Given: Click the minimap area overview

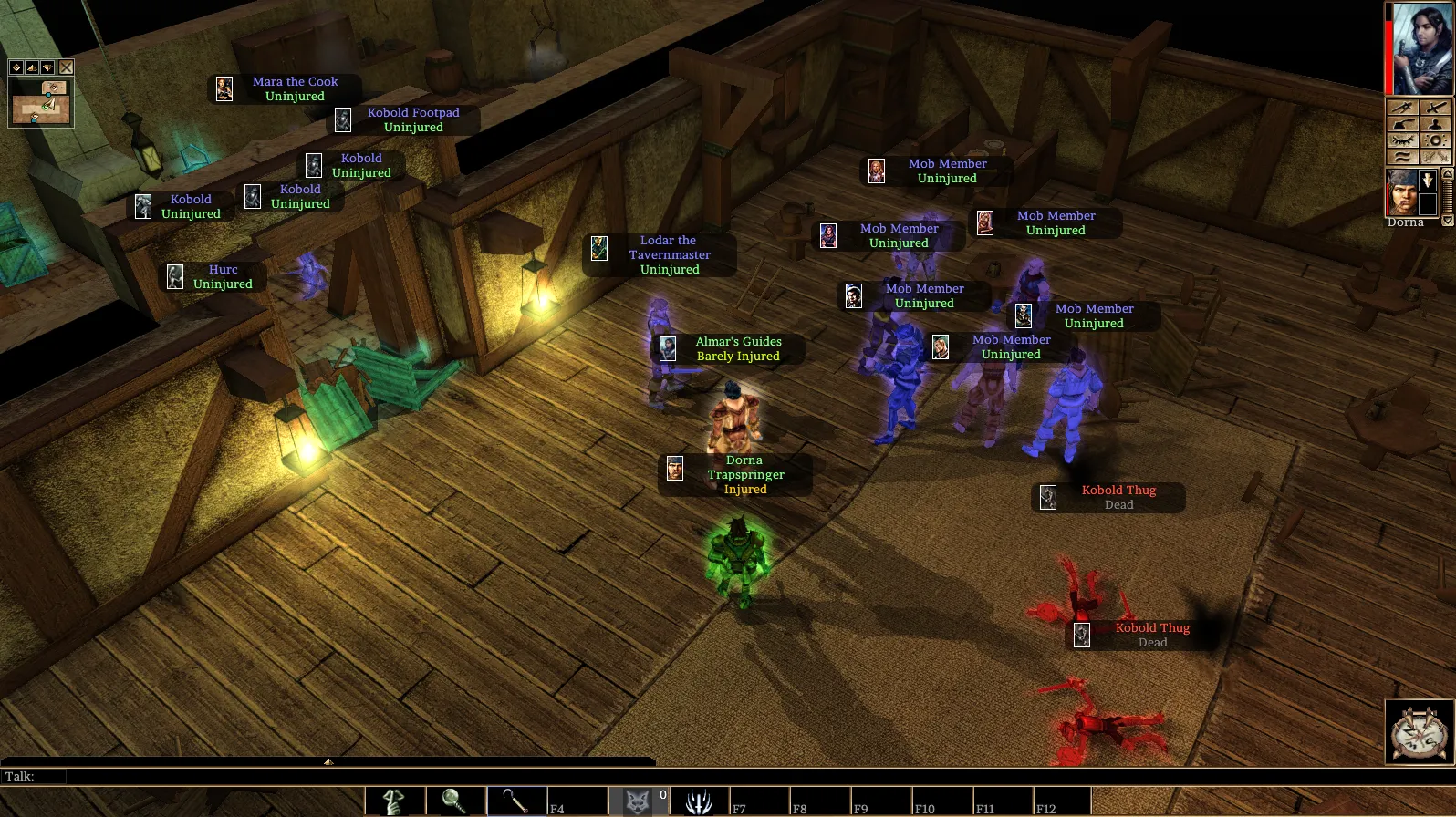Looking at the screenshot, I should point(41,101).
